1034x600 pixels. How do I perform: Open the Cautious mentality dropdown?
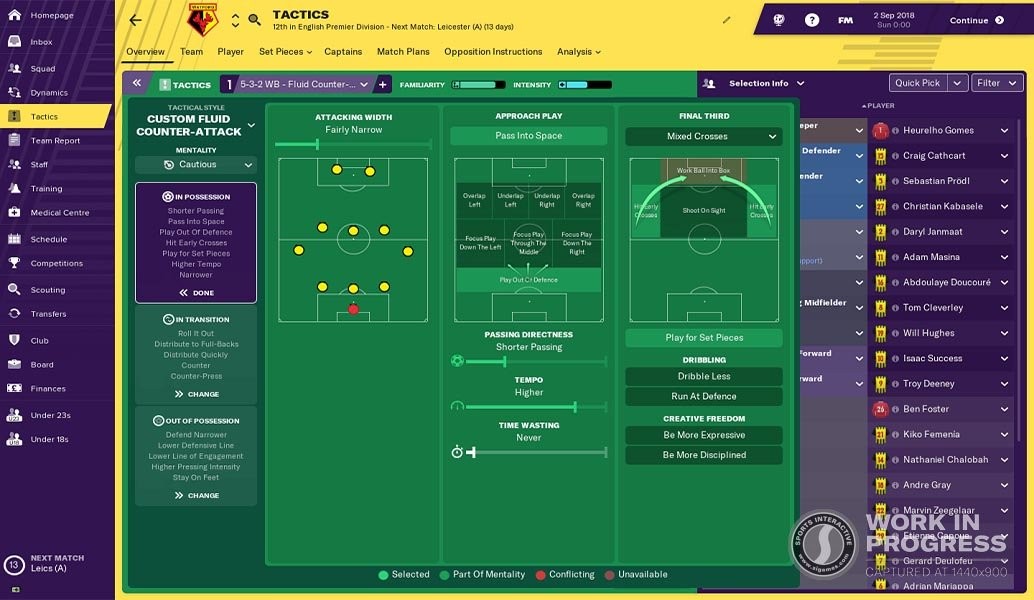tap(196, 165)
